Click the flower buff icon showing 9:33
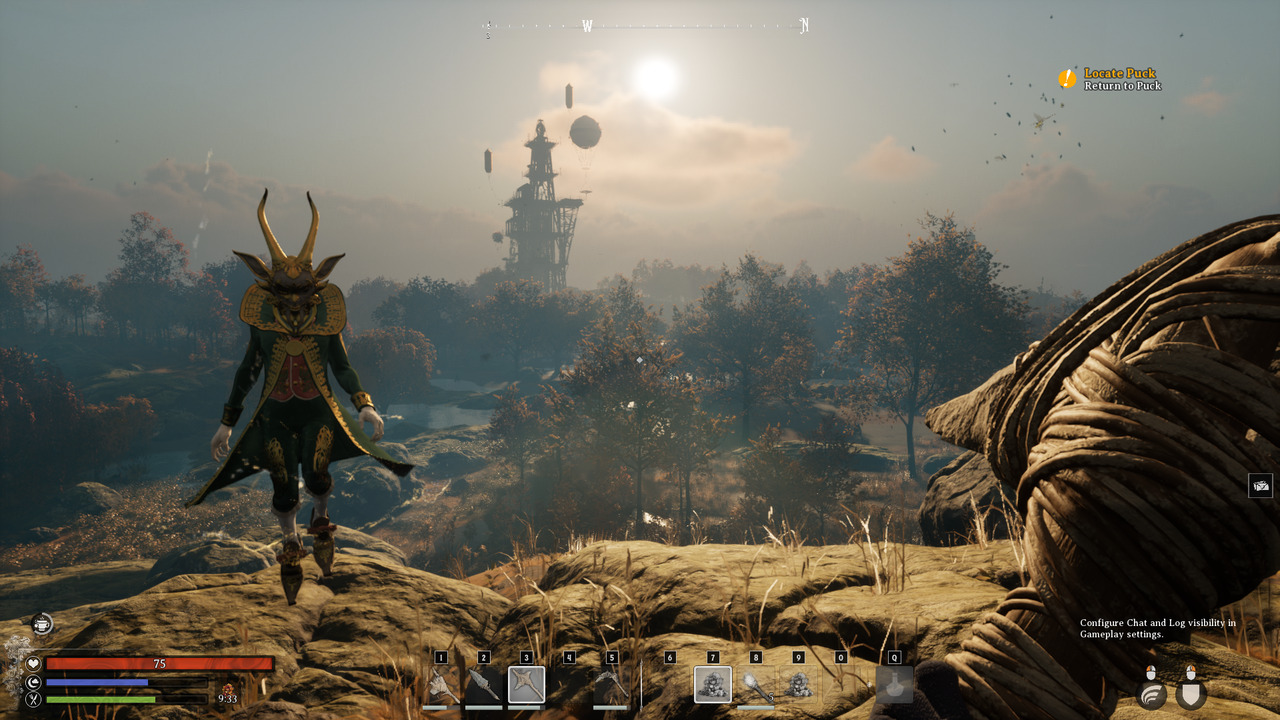Image resolution: width=1280 pixels, height=720 pixels. (x=228, y=690)
